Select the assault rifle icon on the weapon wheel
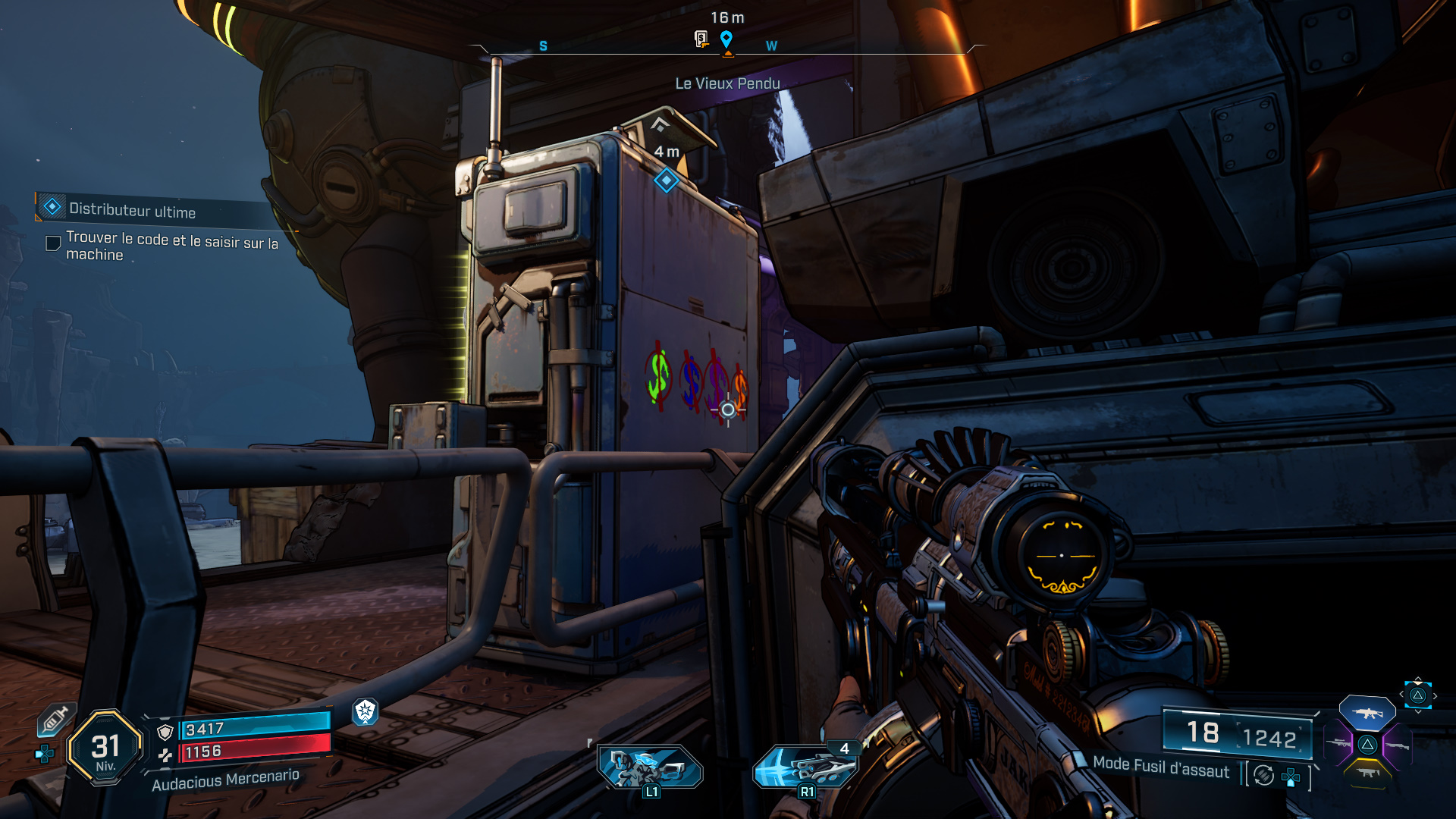Image resolution: width=1456 pixels, height=819 pixels. pos(1368,714)
